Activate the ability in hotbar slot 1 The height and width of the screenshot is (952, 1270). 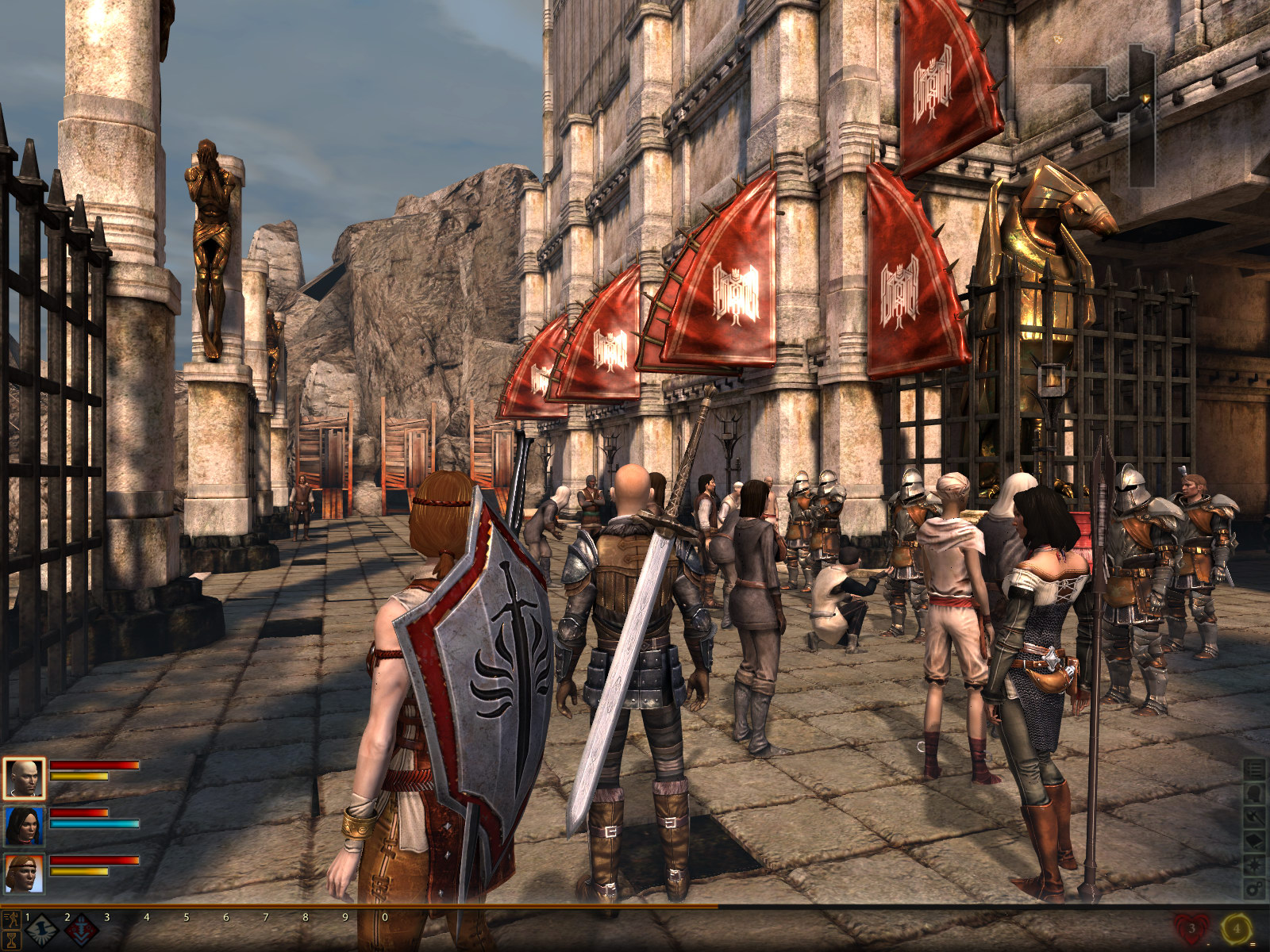(x=41, y=930)
